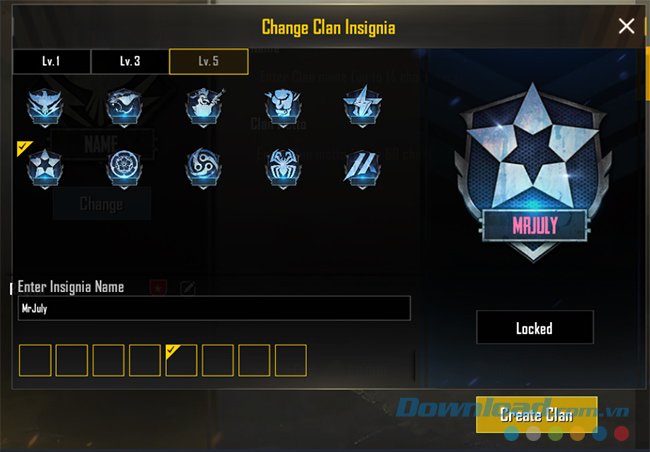Click the insignia name field with MrJuly

coord(214,308)
